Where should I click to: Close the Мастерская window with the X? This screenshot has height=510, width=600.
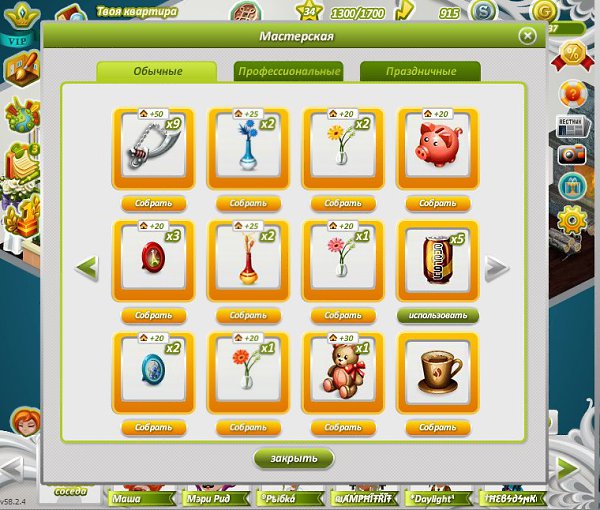click(x=527, y=36)
